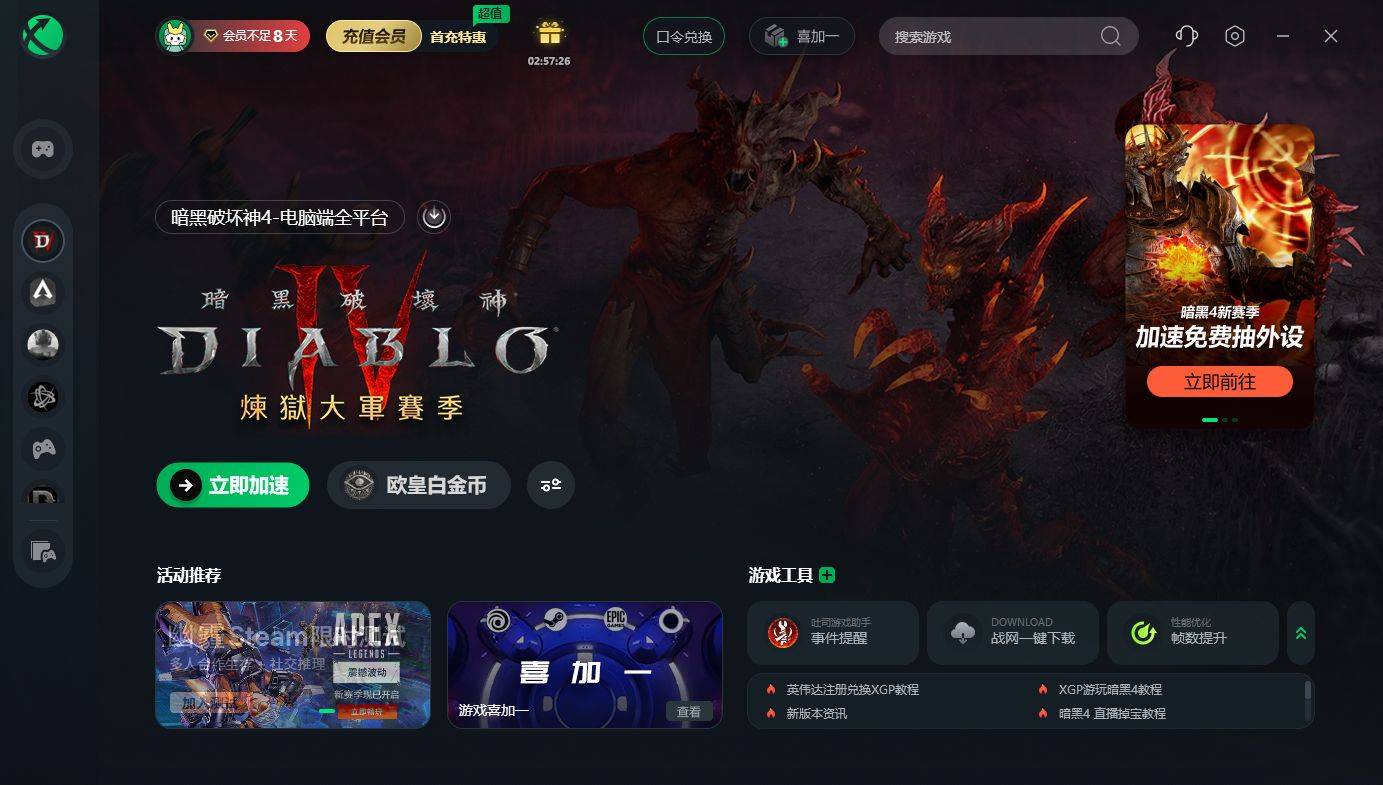
Task: Focus the 搜索游戏 search field
Action: pos(990,37)
